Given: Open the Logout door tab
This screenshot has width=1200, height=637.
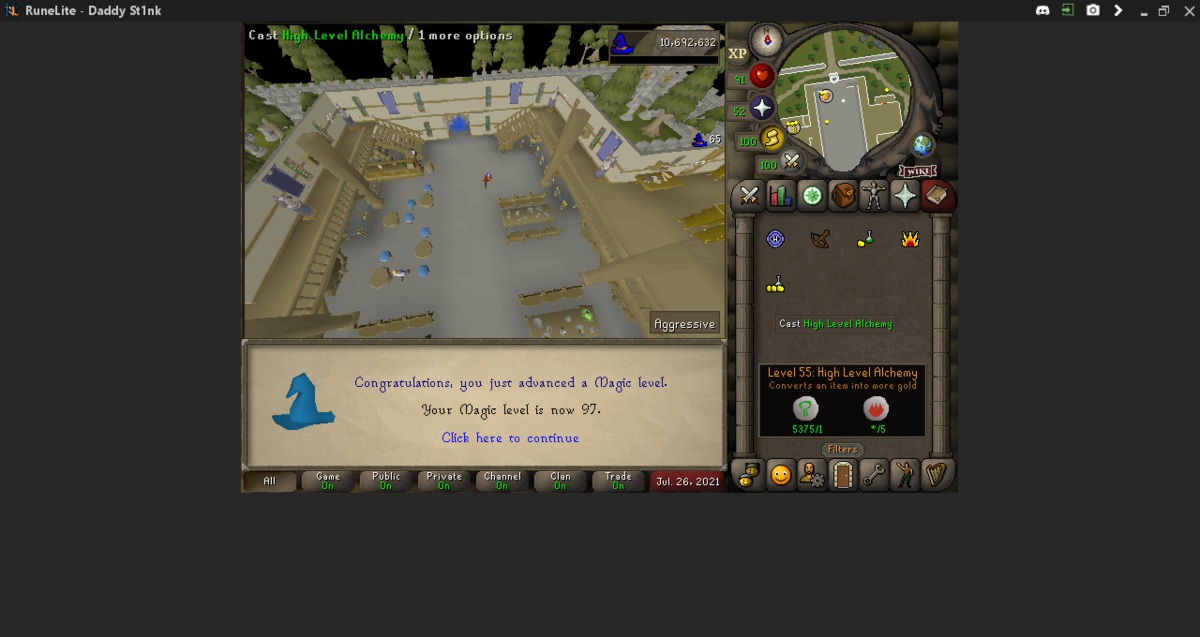Looking at the screenshot, I should pyautogui.click(x=843, y=475).
